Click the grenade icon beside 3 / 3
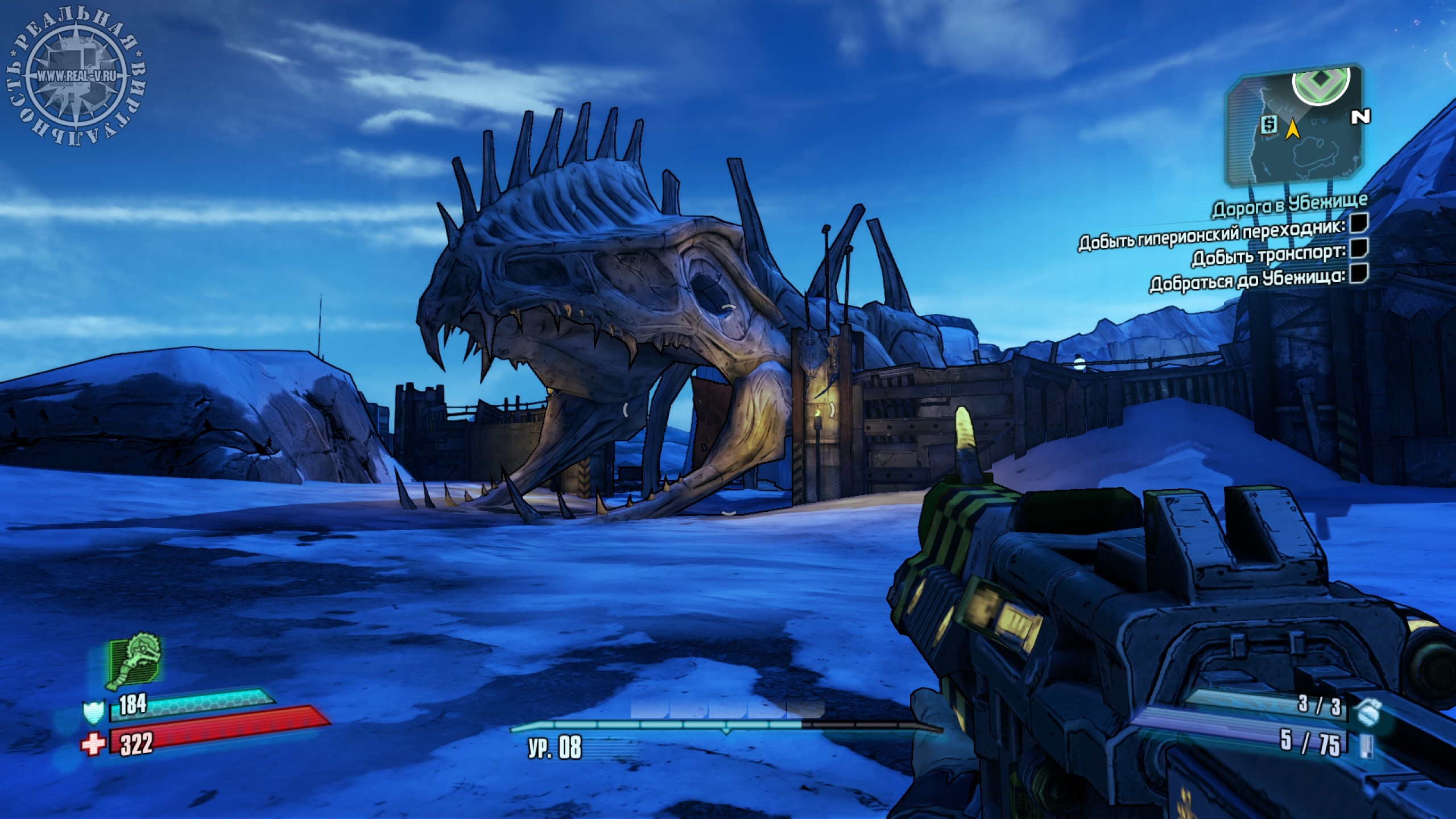This screenshot has height=819, width=1456. pos(1366,712)
